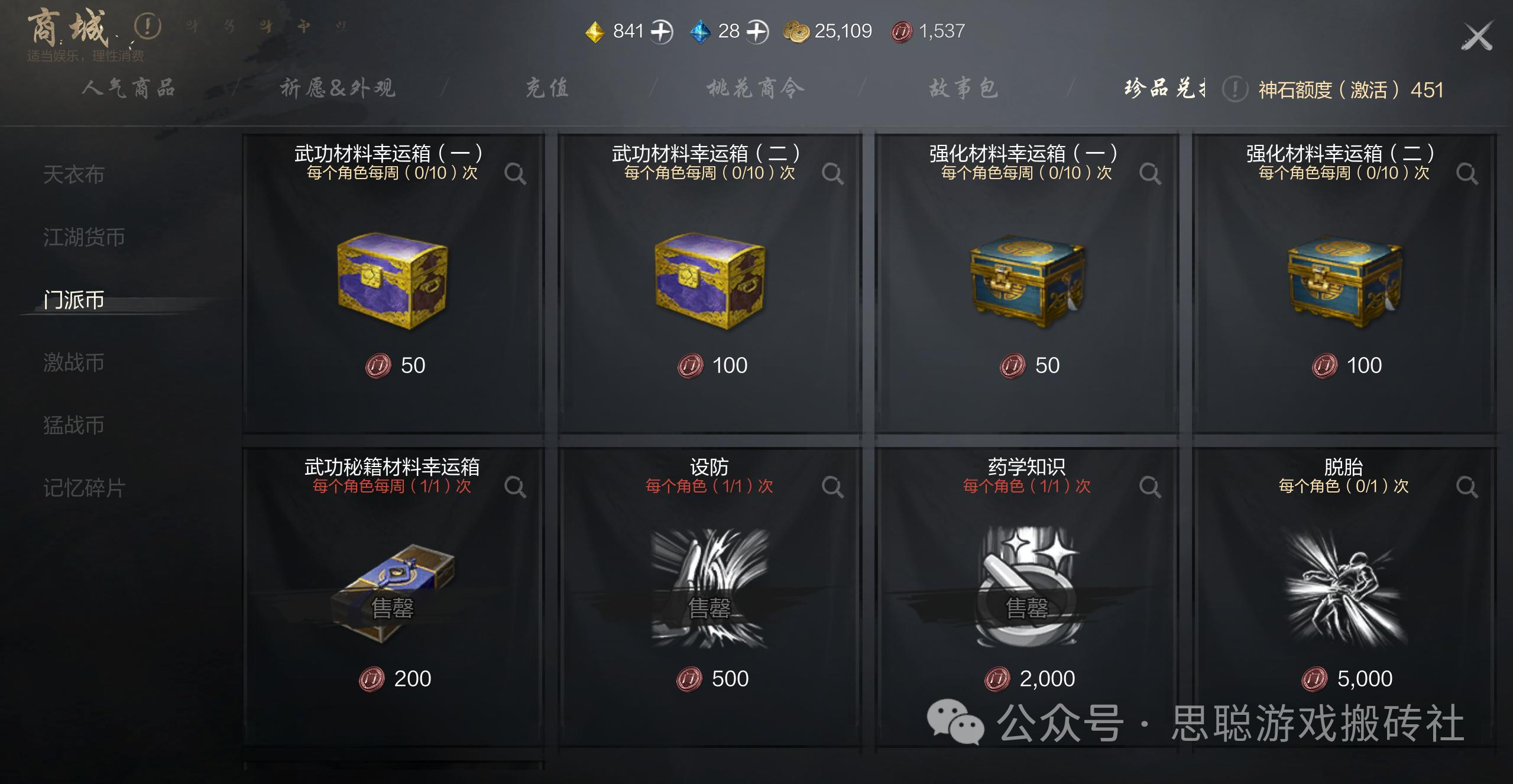Show the 记忆碎片 category

point(84,488)
